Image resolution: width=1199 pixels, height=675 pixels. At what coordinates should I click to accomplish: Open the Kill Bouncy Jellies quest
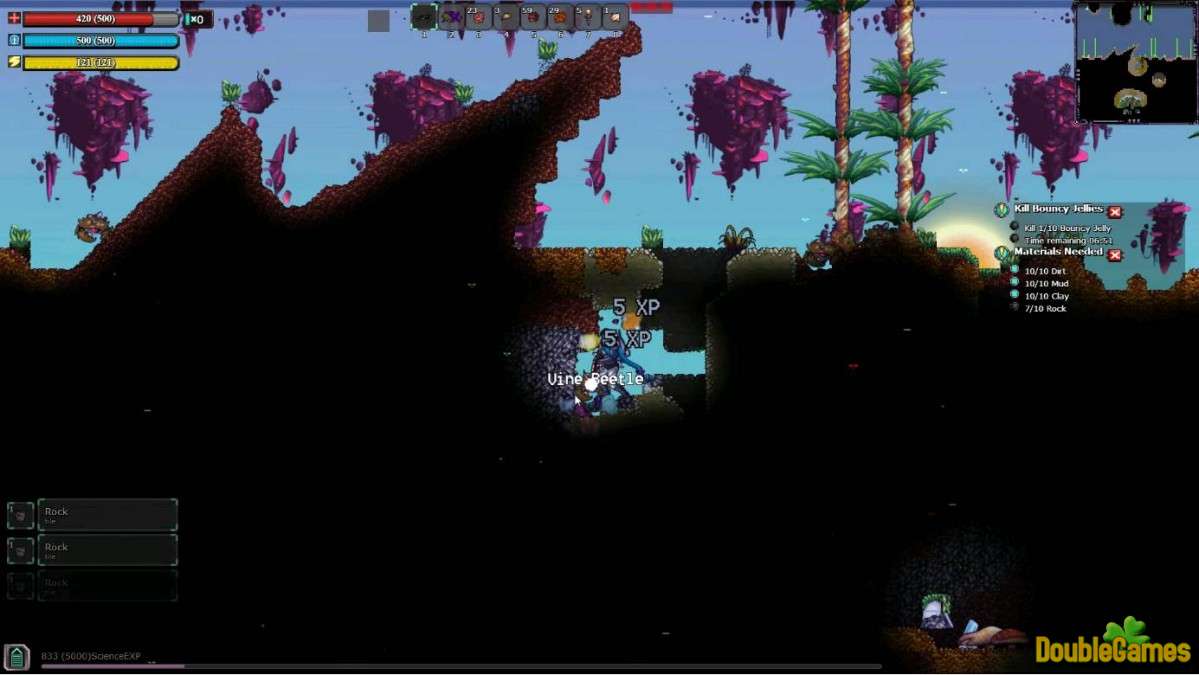point(1058,209)
